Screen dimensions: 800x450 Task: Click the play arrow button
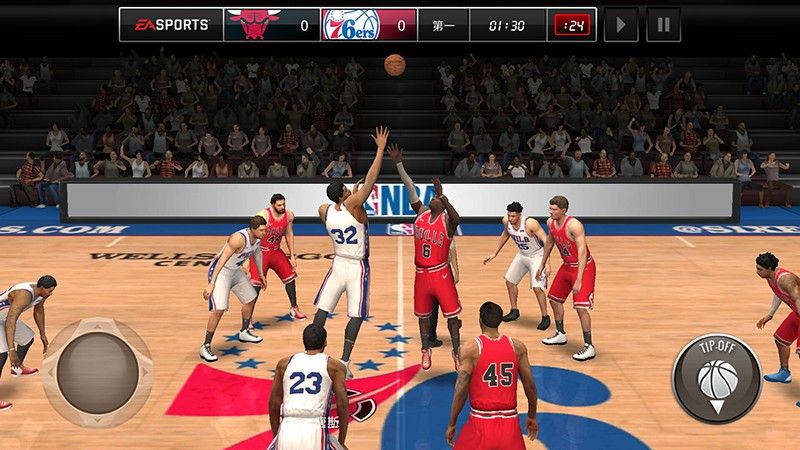[x=621, y=24]
